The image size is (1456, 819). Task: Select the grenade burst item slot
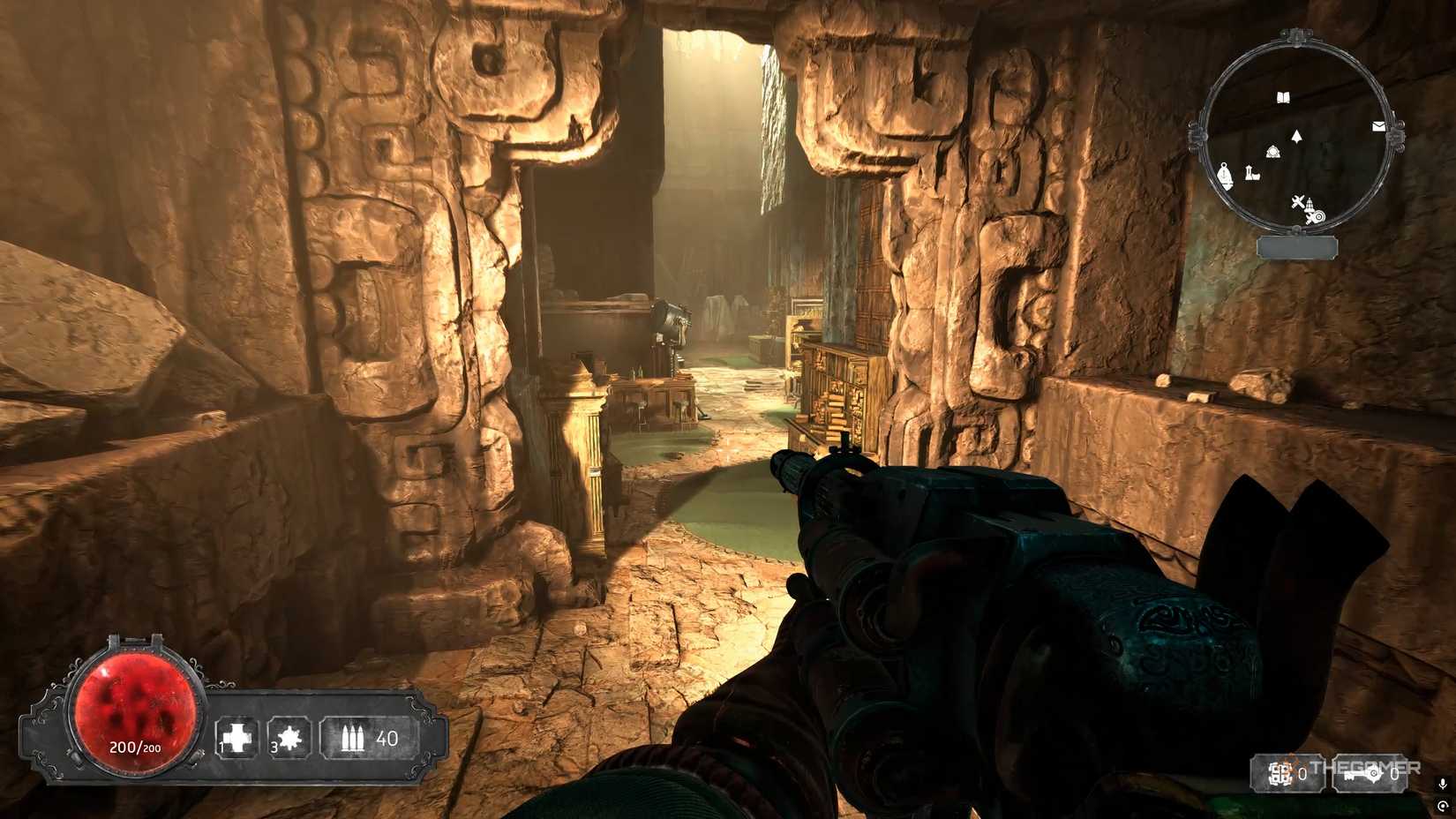(289, 738)
